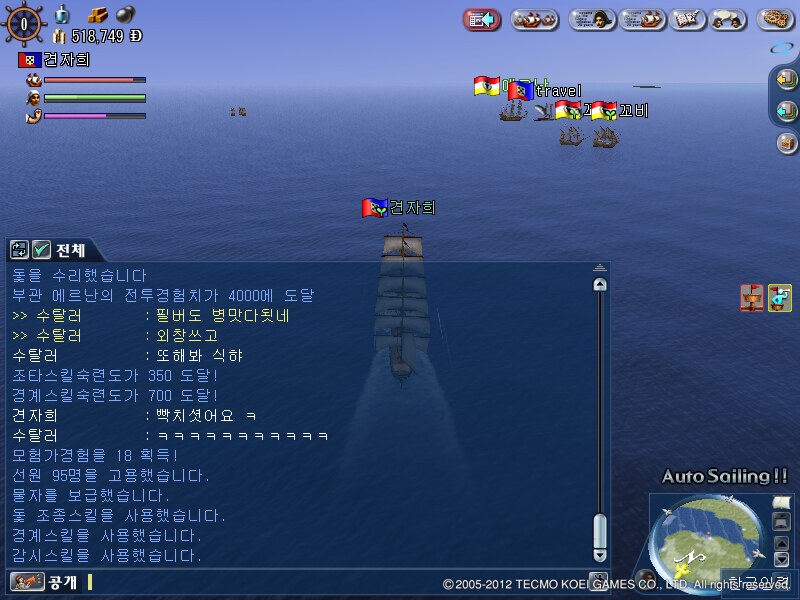This screenshot has height=600, width=800.
Task: Open the red panel toggle arrow button
Action: coord(482,19)
